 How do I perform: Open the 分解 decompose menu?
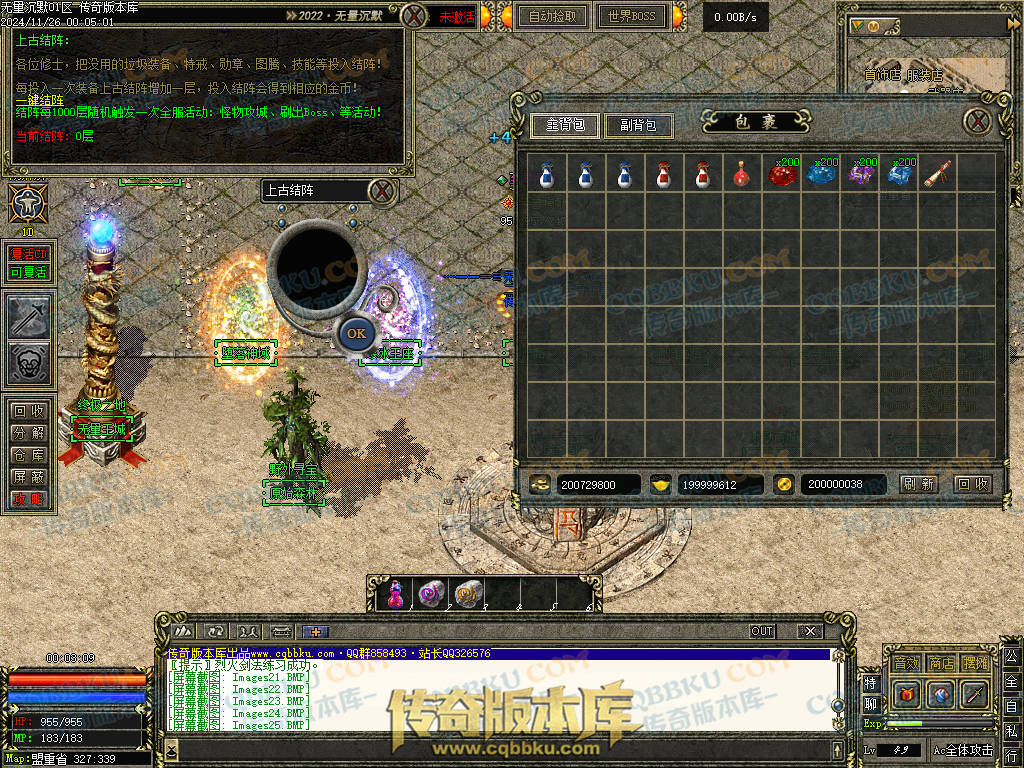[x=28, y=433]
